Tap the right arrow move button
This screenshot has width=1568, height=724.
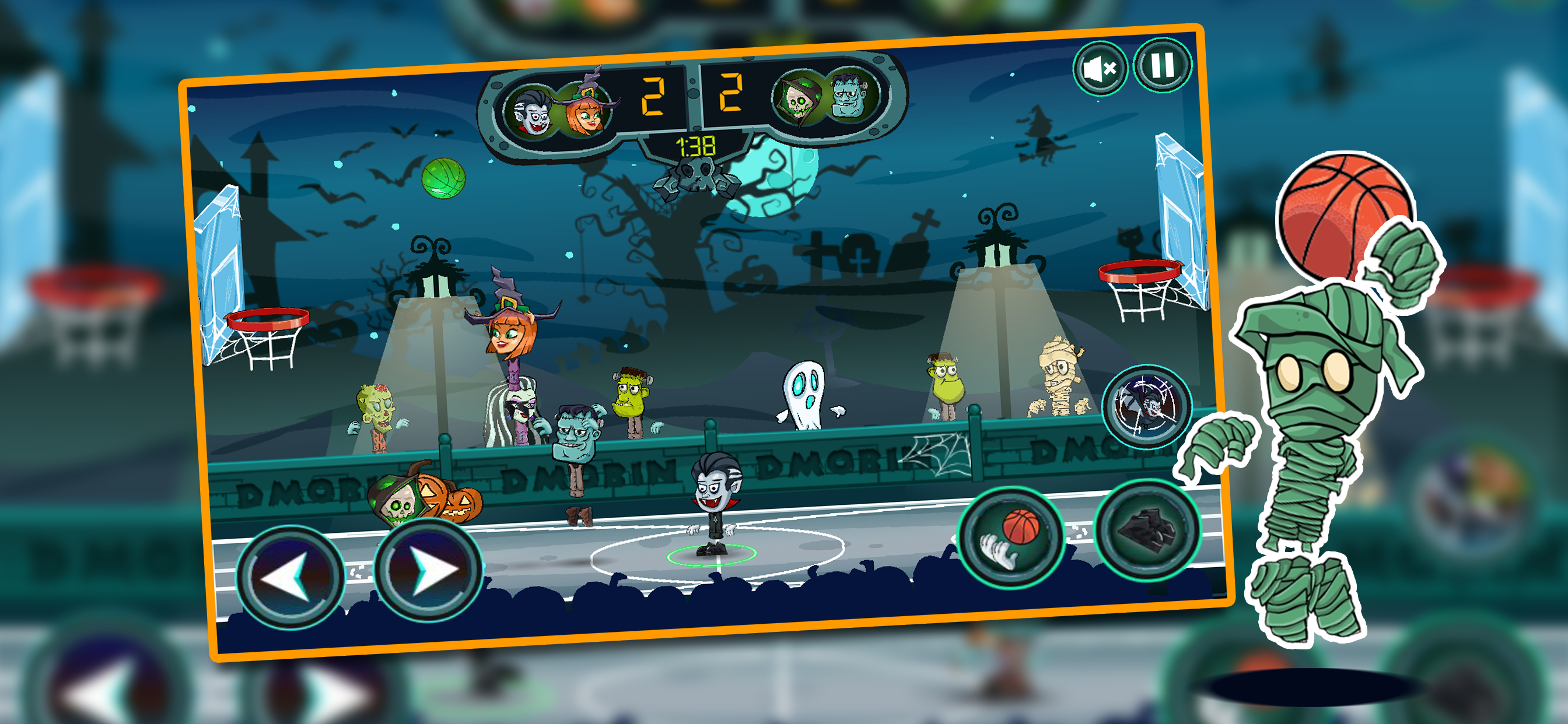coord(429,570)
